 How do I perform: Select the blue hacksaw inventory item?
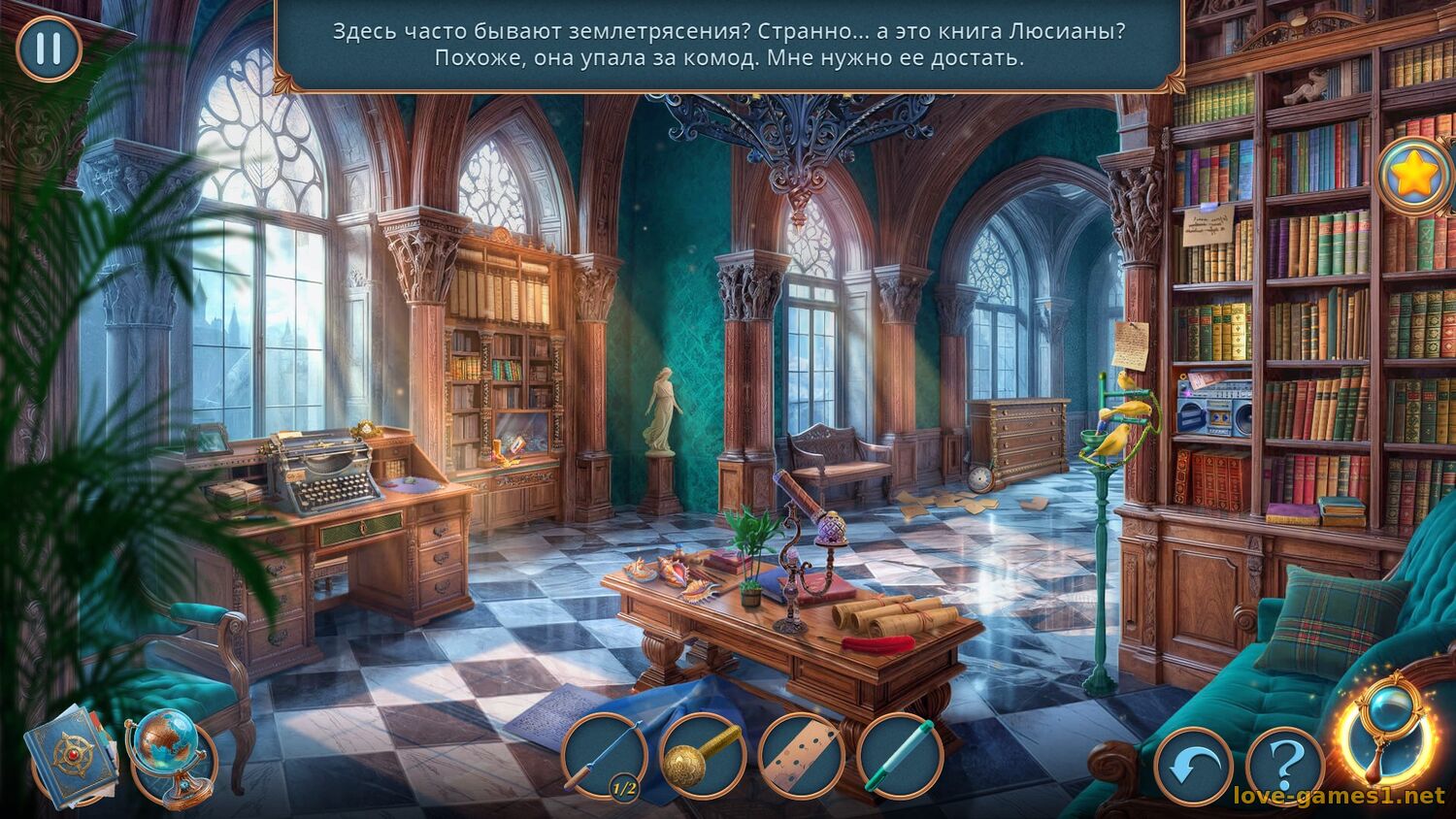pyautogui.click(x=603, y=756)
